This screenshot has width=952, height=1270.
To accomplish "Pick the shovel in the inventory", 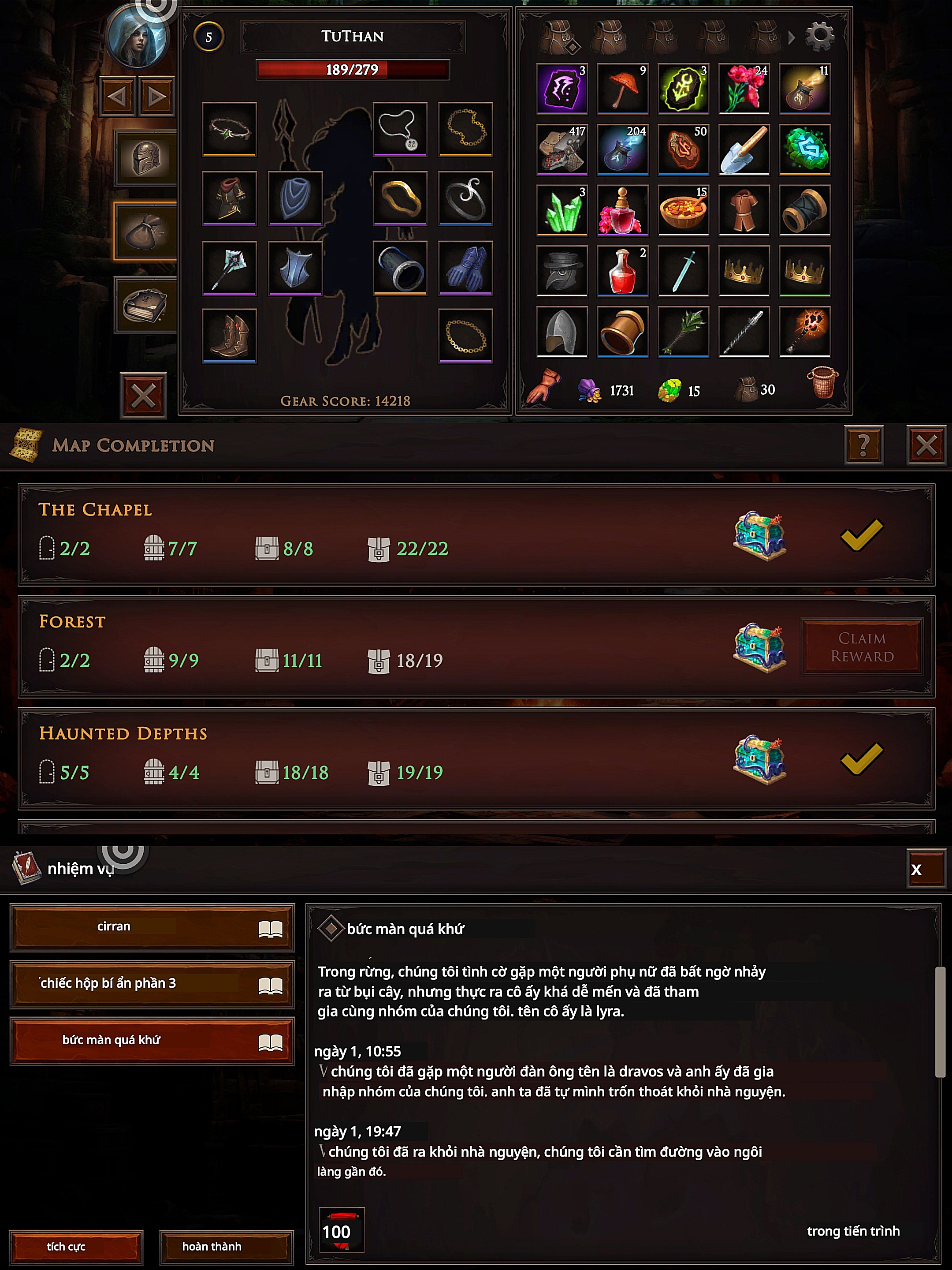I will [744, 149].
